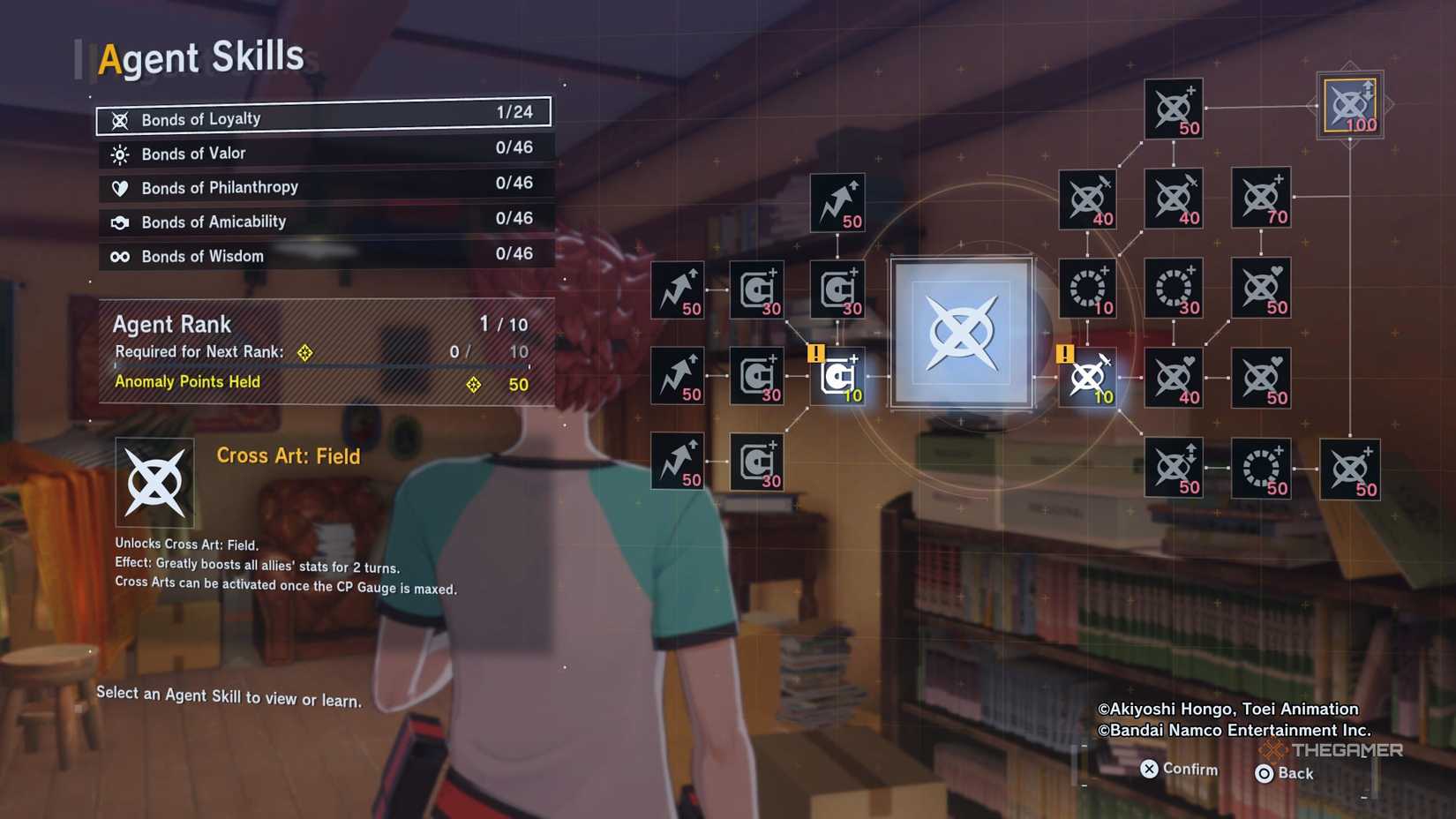This screenshot has width=1456, height=819.
Task: Select the circular gauge node costing 10
Action: pos(1087,289)
